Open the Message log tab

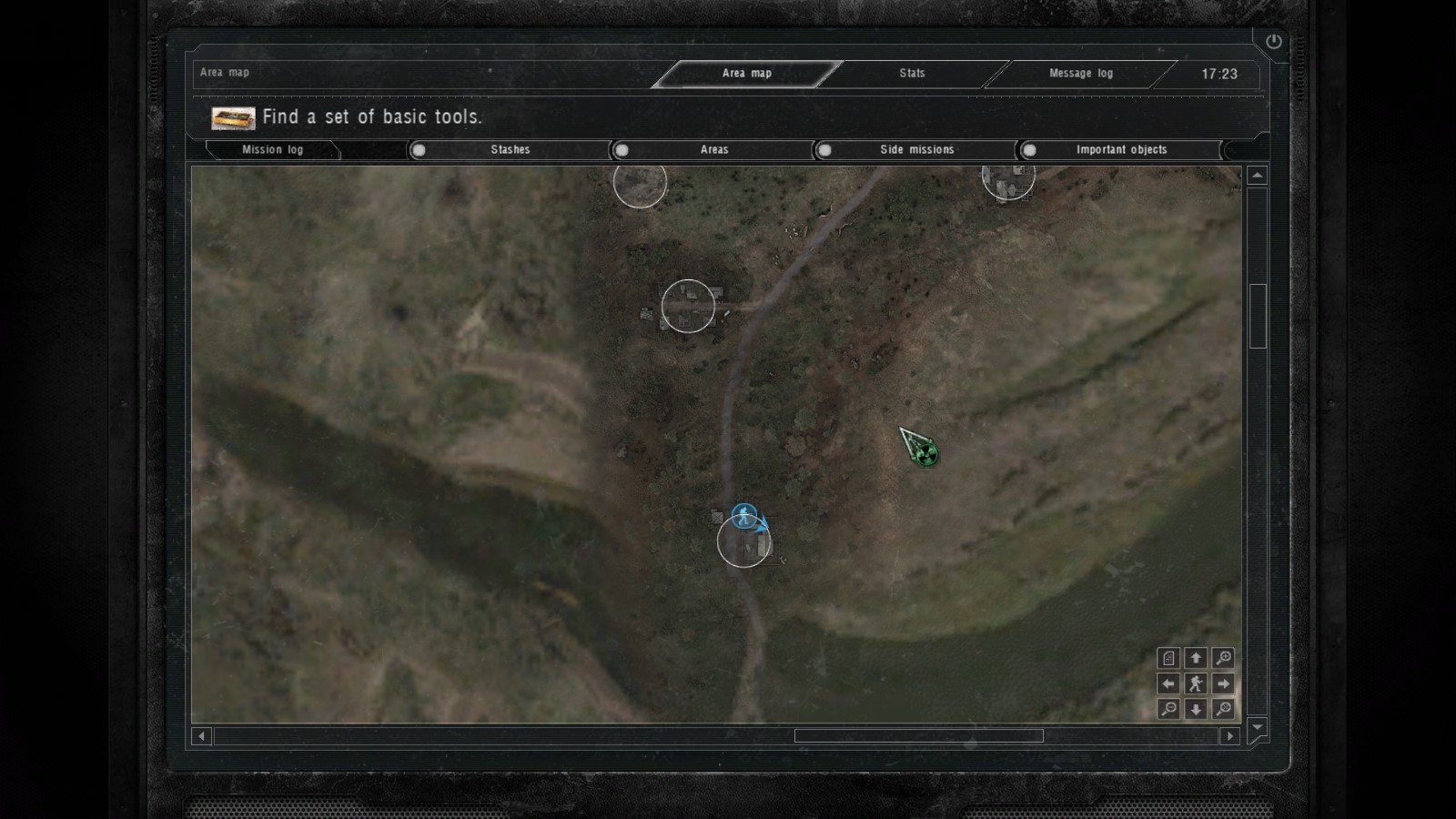[1080, 74]
